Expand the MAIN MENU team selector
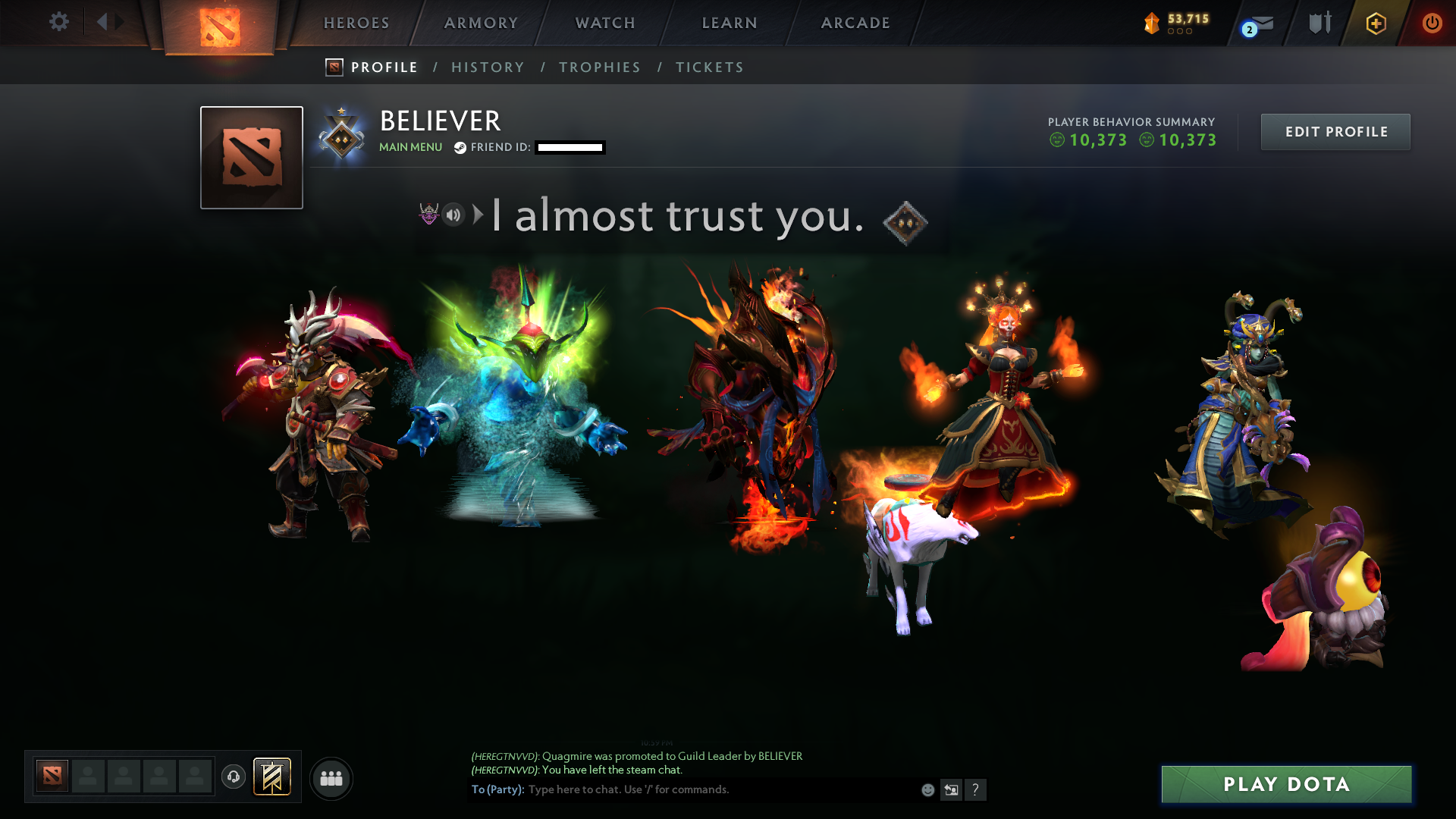The height and width of the screenshot is (819, 1456). [410, 147]
